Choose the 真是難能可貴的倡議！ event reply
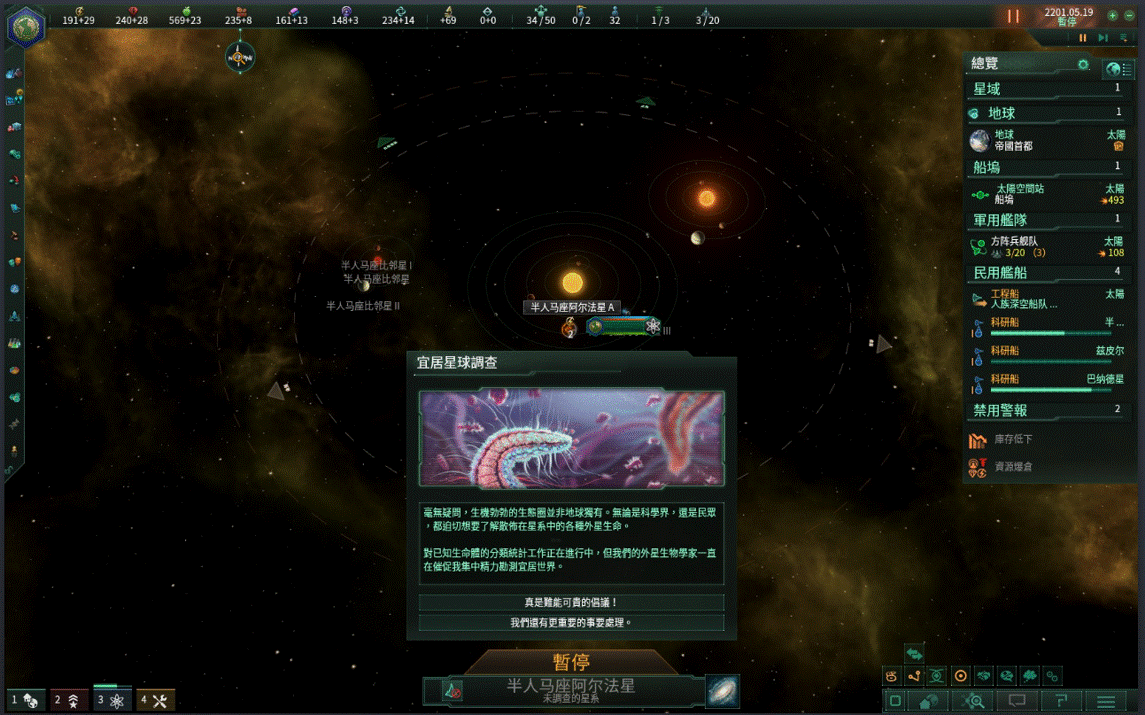The width and height of the screenshot is (1145, 715). pyautogui.click(x=571, y=602)
